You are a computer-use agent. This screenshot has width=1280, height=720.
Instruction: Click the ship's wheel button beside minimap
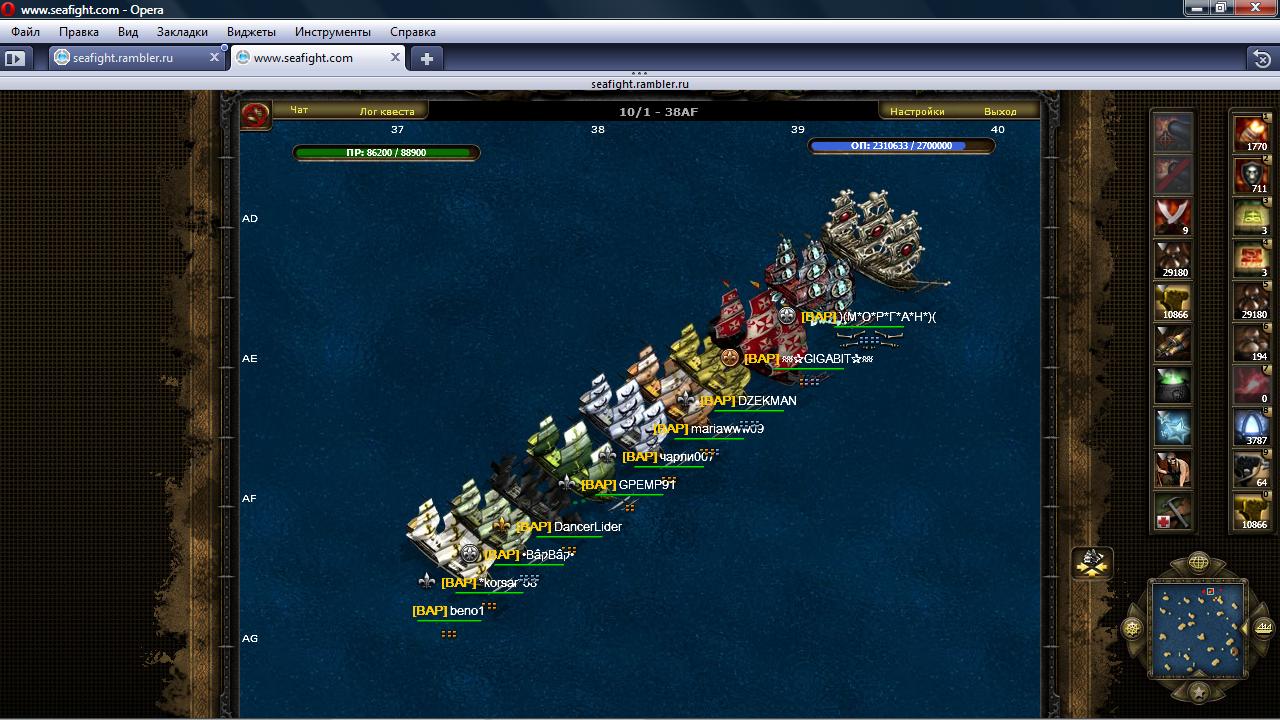coord(1133,629)
